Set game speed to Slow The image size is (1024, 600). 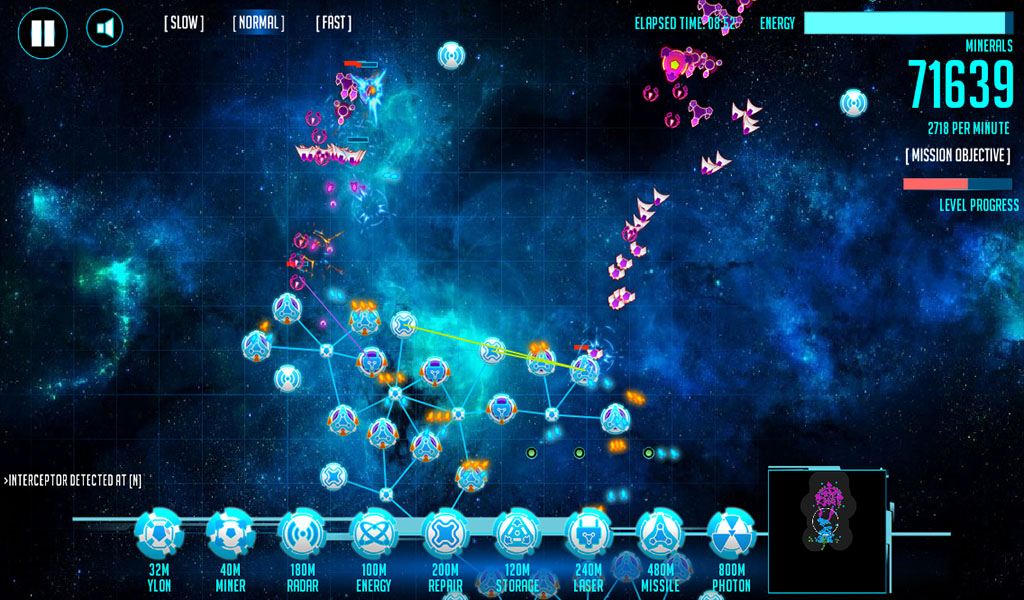pyautogui.click(x=184, y=23)
